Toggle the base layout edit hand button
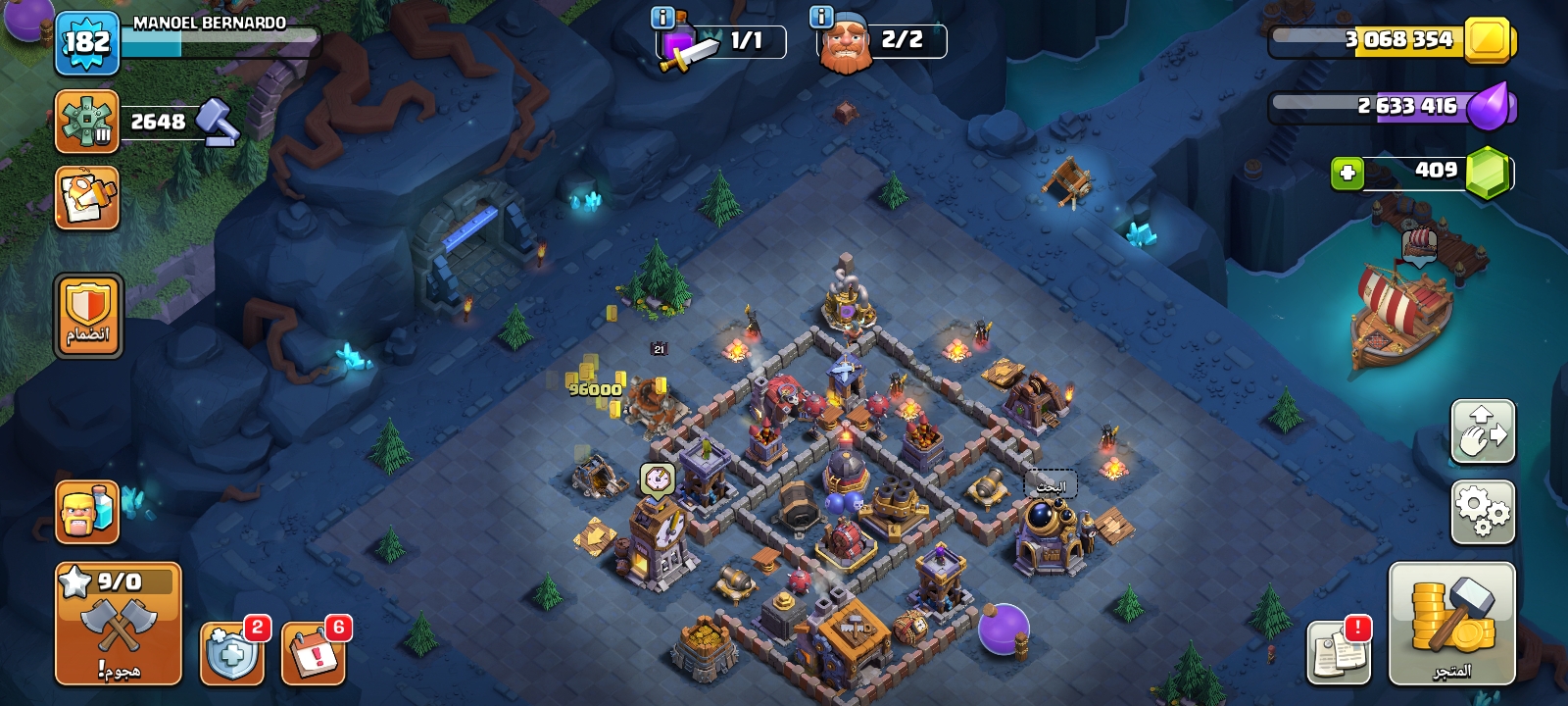Screen dimensions: 1568x706 (1483, 431)
